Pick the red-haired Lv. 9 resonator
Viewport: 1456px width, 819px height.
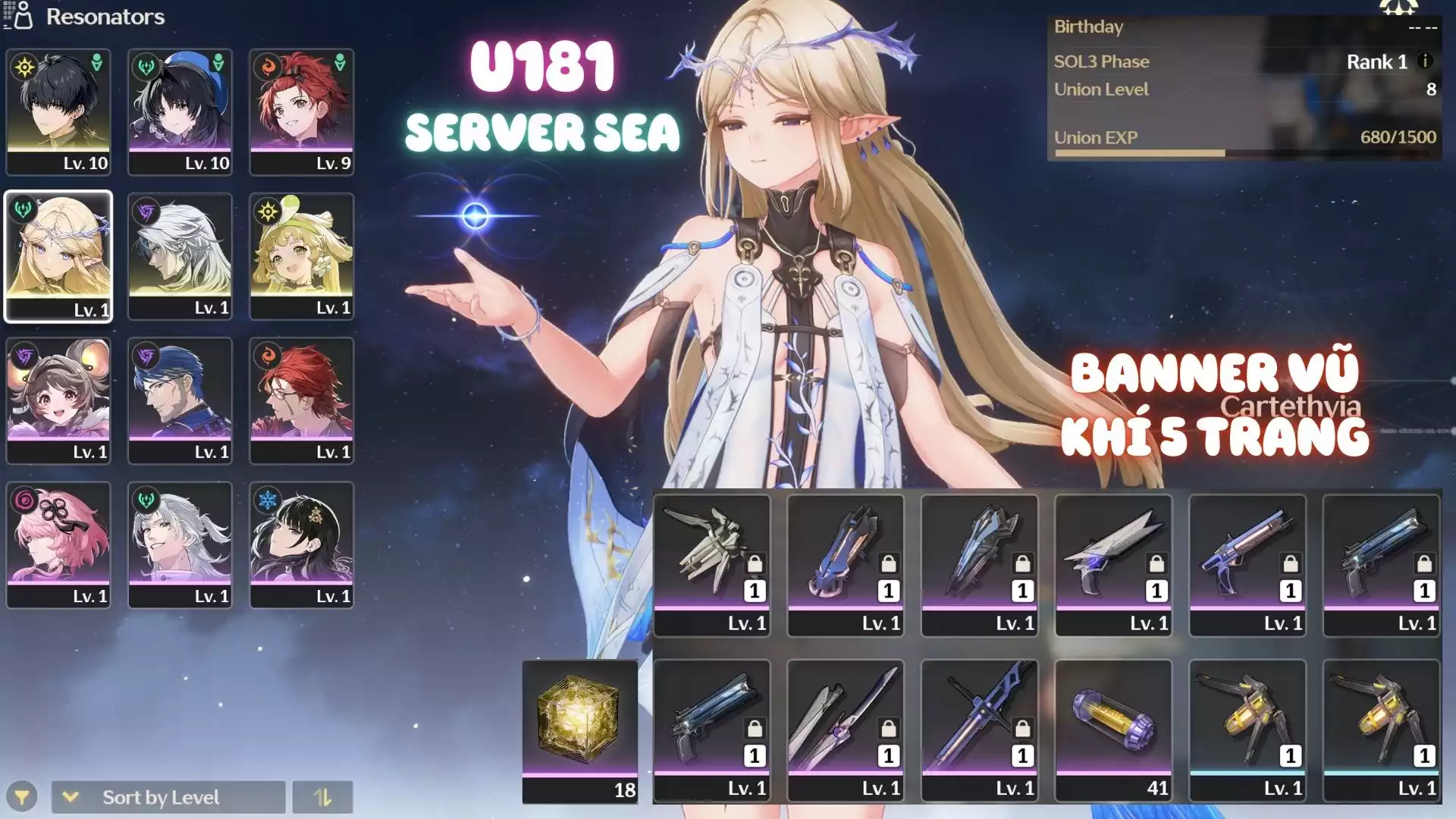(x=302, y=111)
